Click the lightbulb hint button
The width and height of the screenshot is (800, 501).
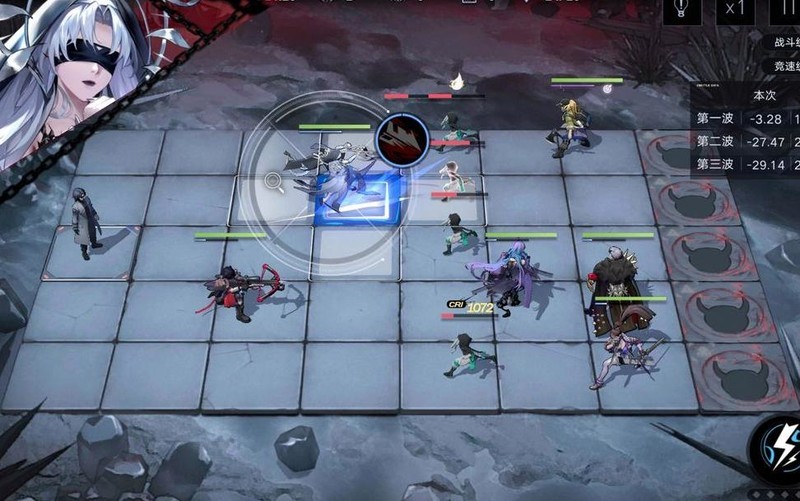coord(682,9)
